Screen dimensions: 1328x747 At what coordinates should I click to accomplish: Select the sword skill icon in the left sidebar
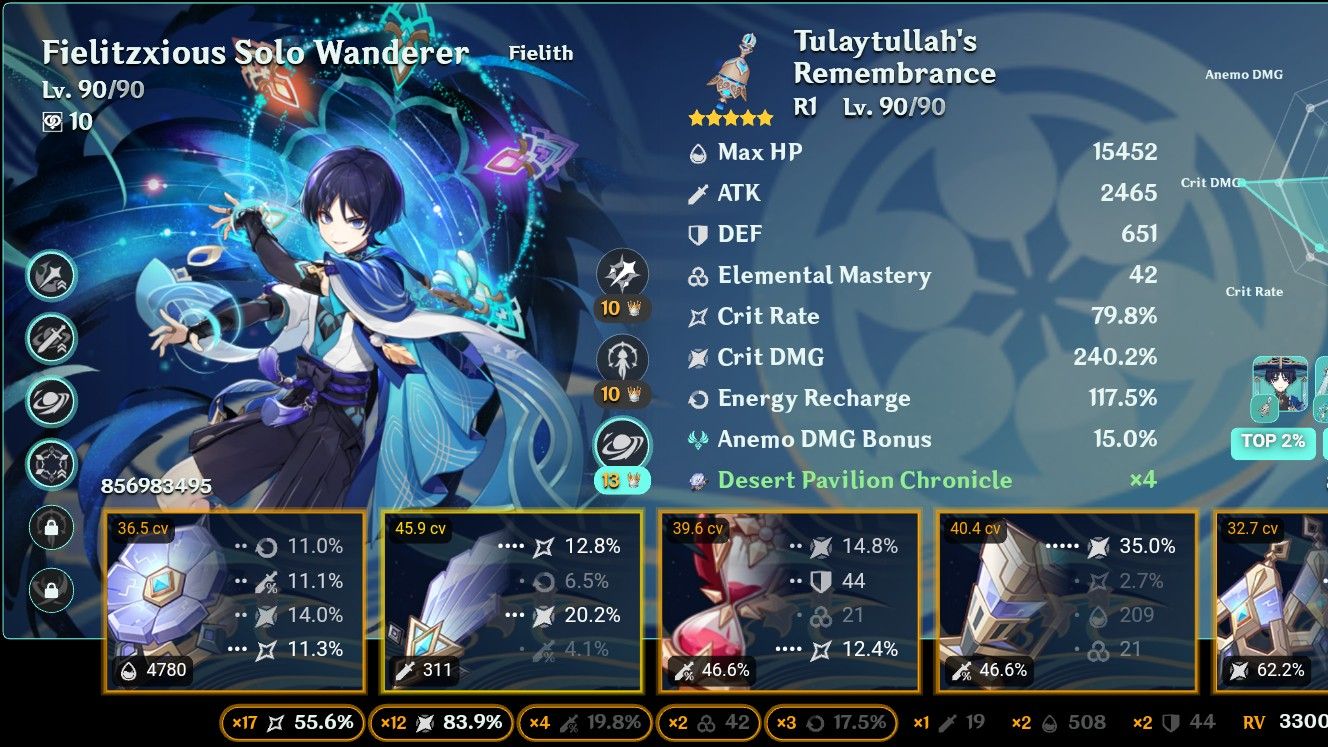[51, 339]
